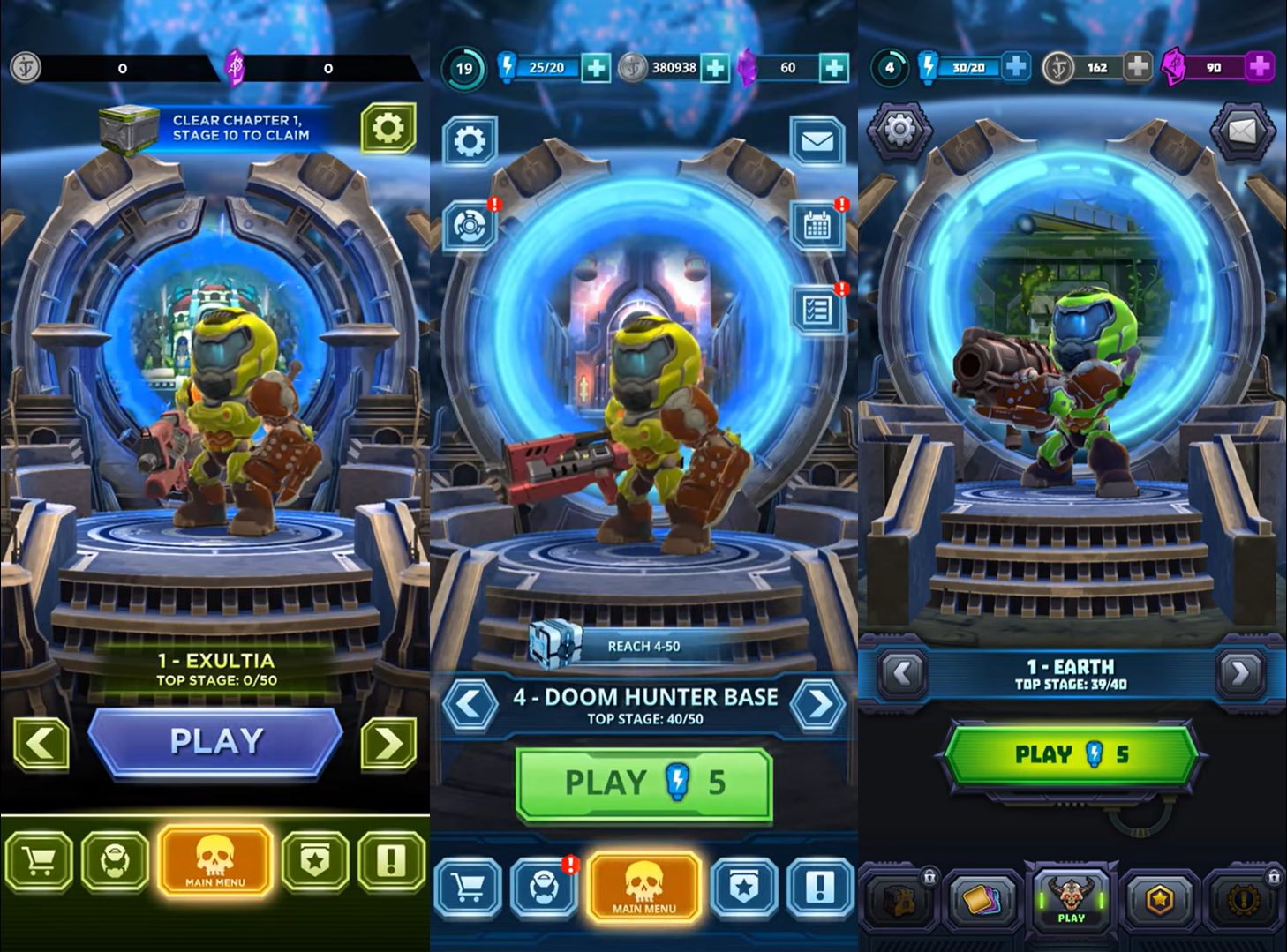Open the hexagonal envelope mail button

[1242, 131]
